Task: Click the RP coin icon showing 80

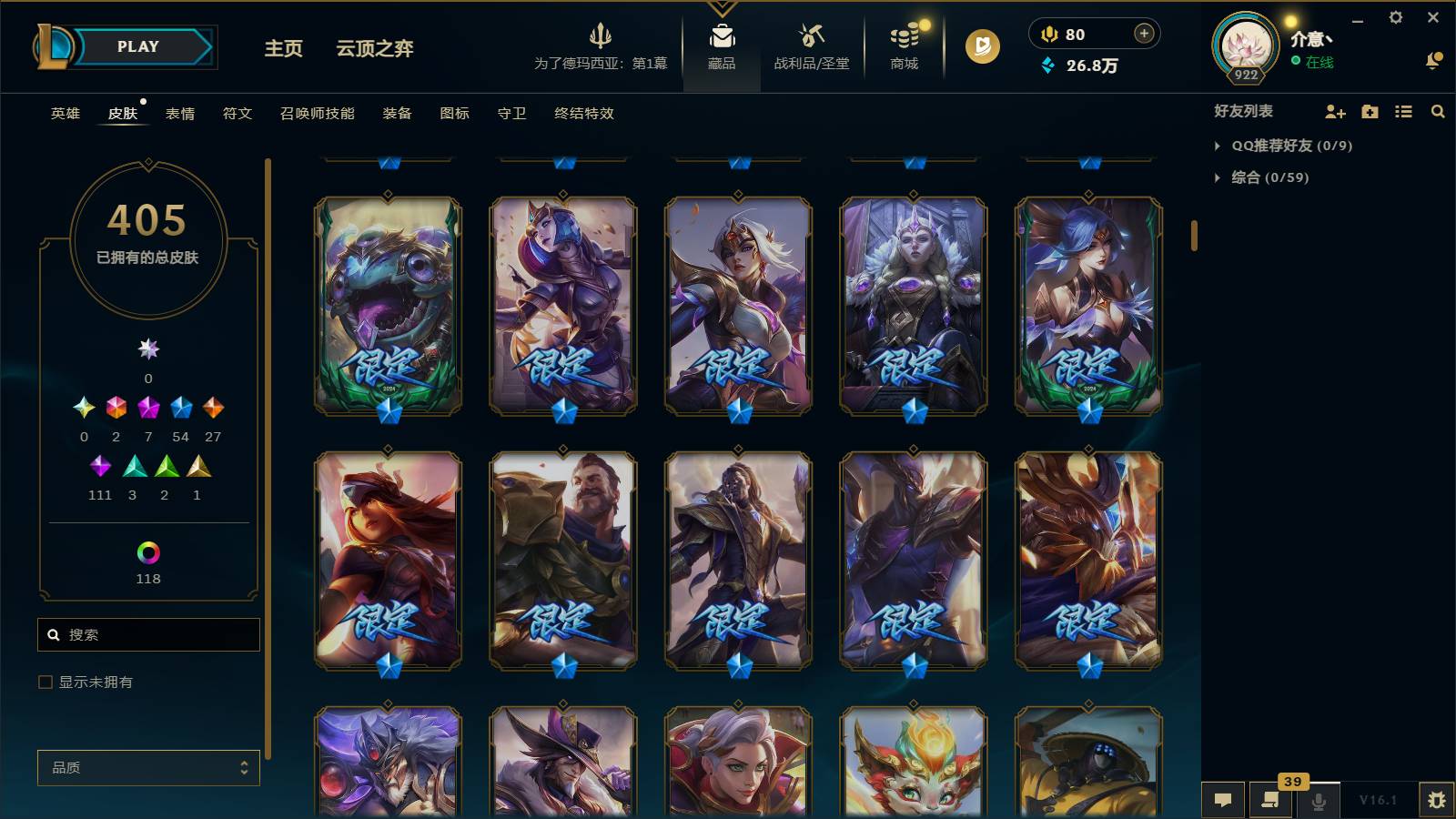Action: tap(1049, 34)
